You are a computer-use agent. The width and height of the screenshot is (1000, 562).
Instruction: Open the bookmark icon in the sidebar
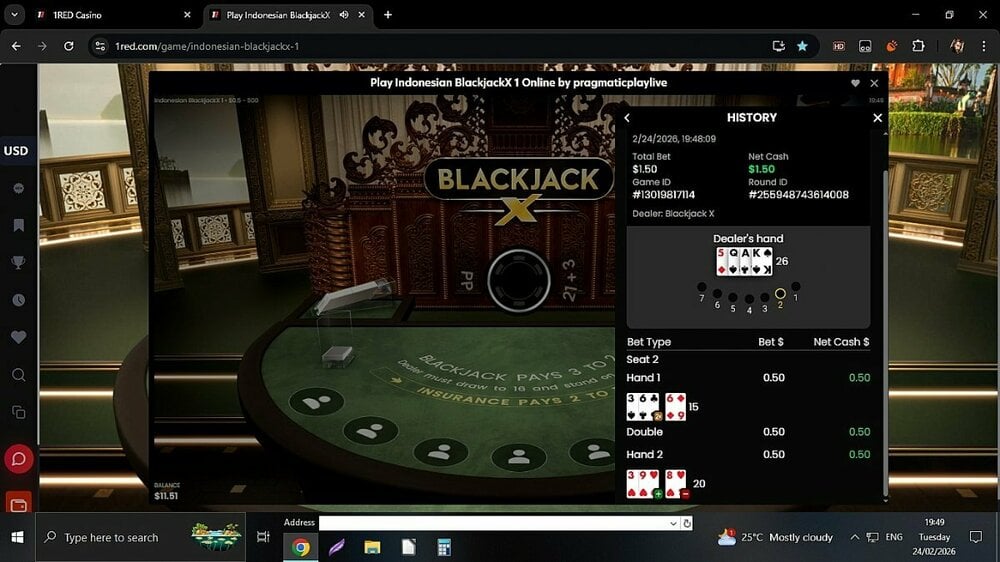point(18,226)
